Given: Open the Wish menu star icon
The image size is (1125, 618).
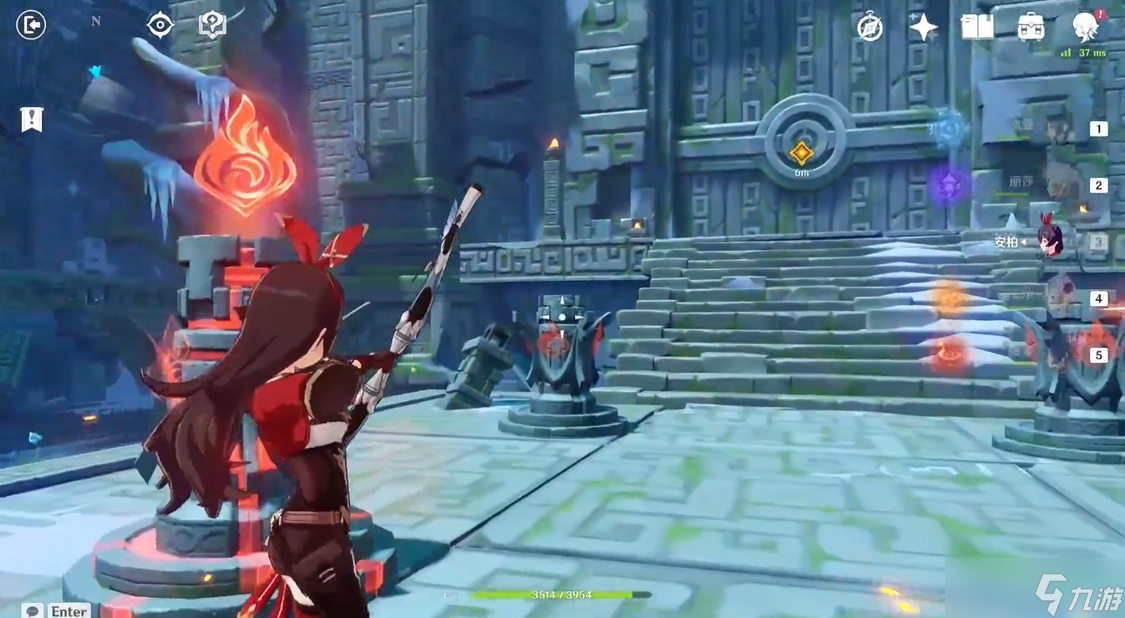Looking at the screenshot, I should click(x=923, y=27).
